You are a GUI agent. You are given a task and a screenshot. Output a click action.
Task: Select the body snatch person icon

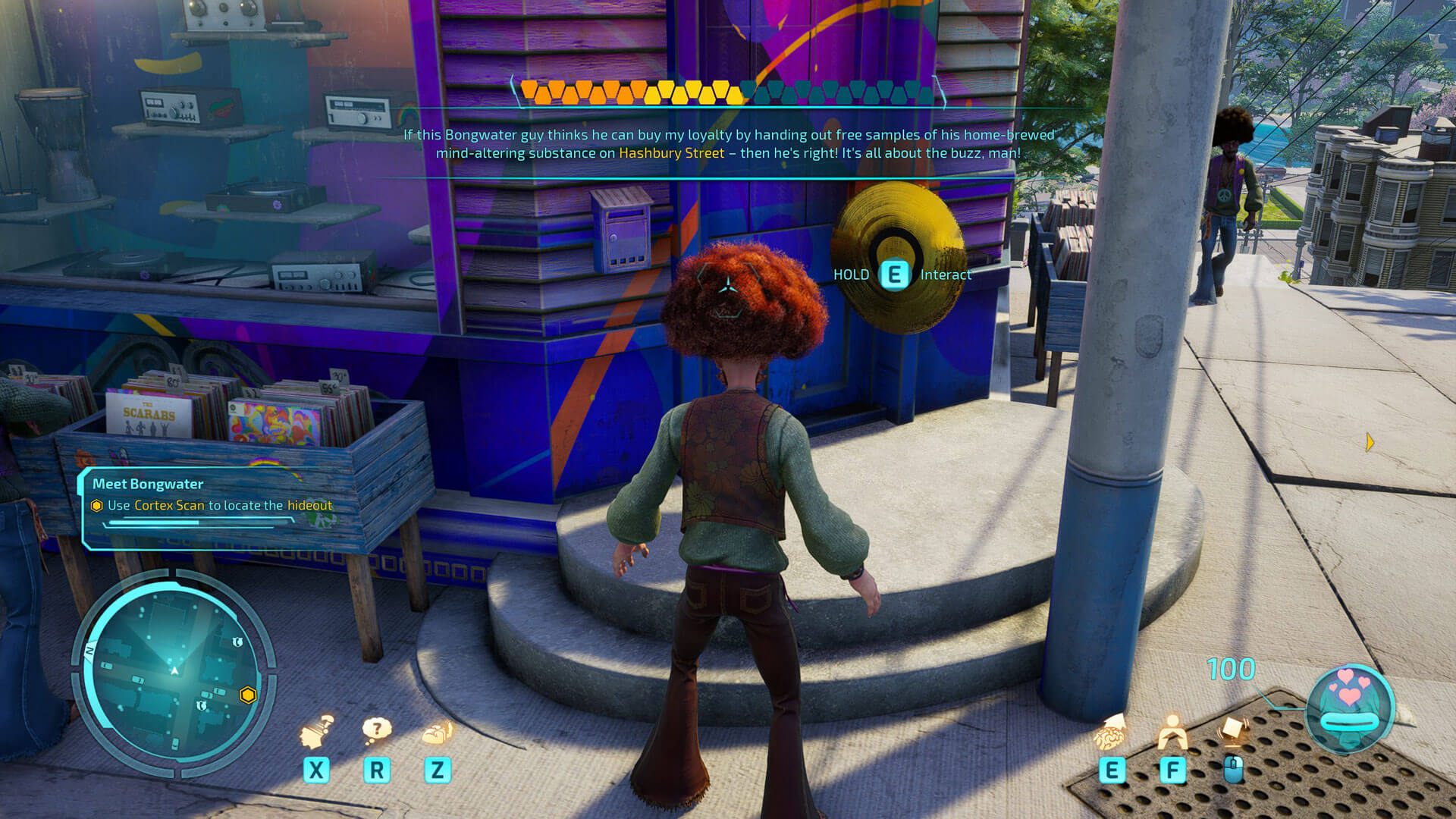(1172, 732)
